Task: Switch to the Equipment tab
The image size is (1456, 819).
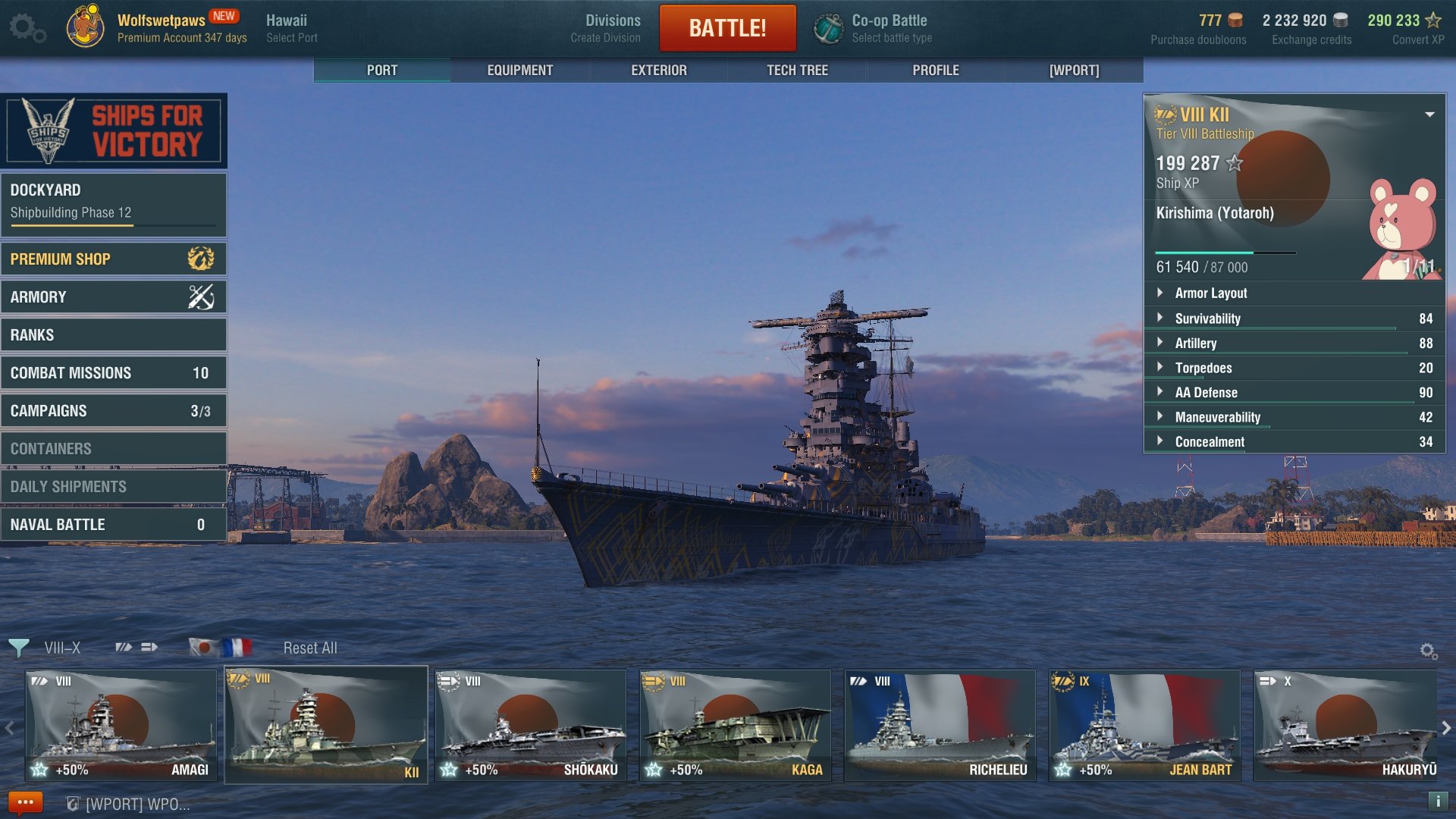Action: 519,70
